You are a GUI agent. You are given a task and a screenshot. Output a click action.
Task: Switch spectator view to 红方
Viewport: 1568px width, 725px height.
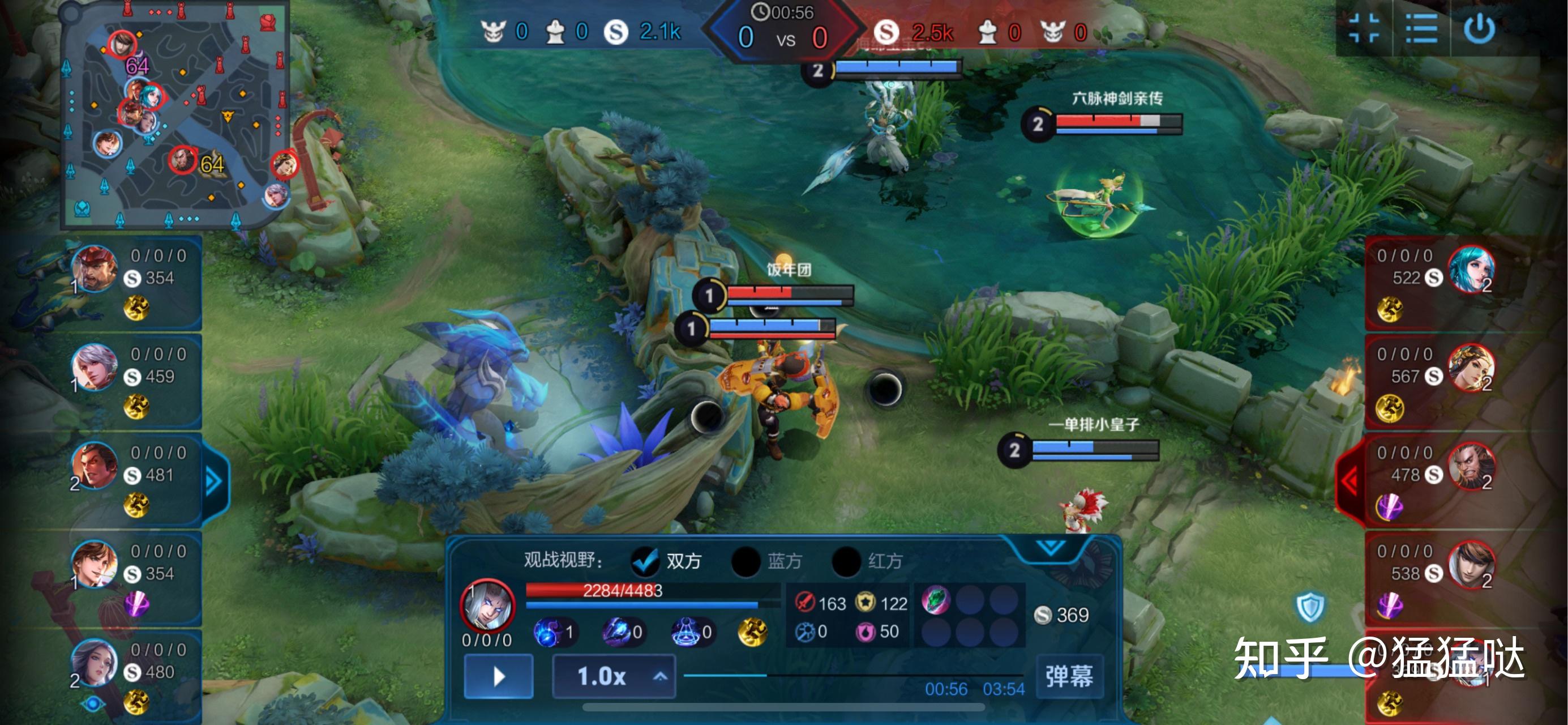(847, 561)
